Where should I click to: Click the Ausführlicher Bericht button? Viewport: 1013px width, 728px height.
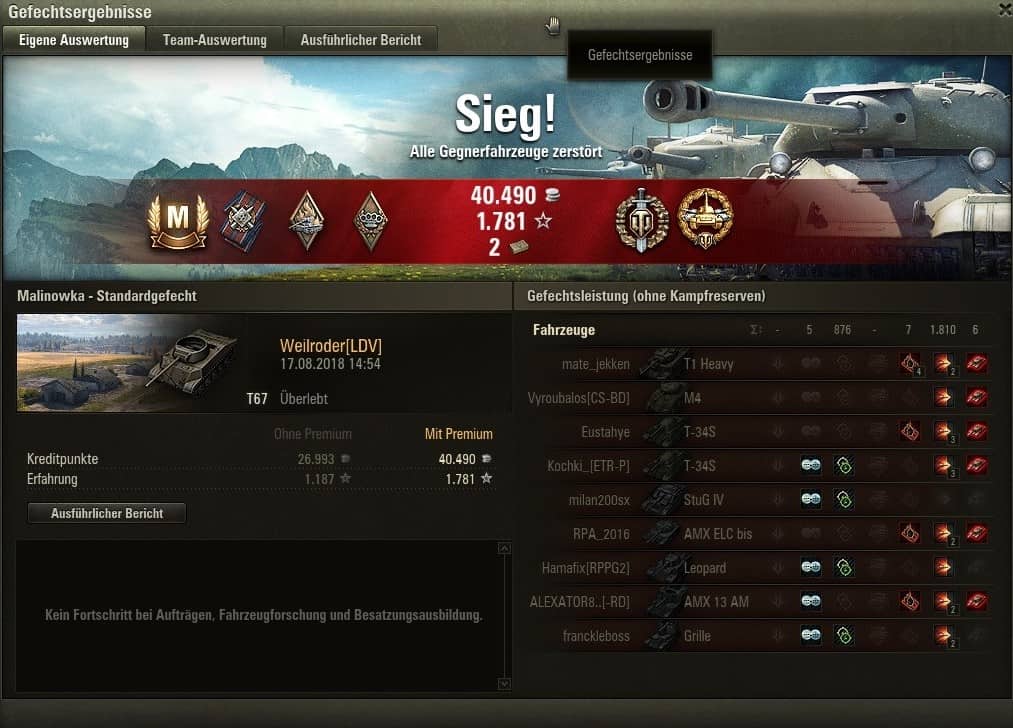point(106,513)
